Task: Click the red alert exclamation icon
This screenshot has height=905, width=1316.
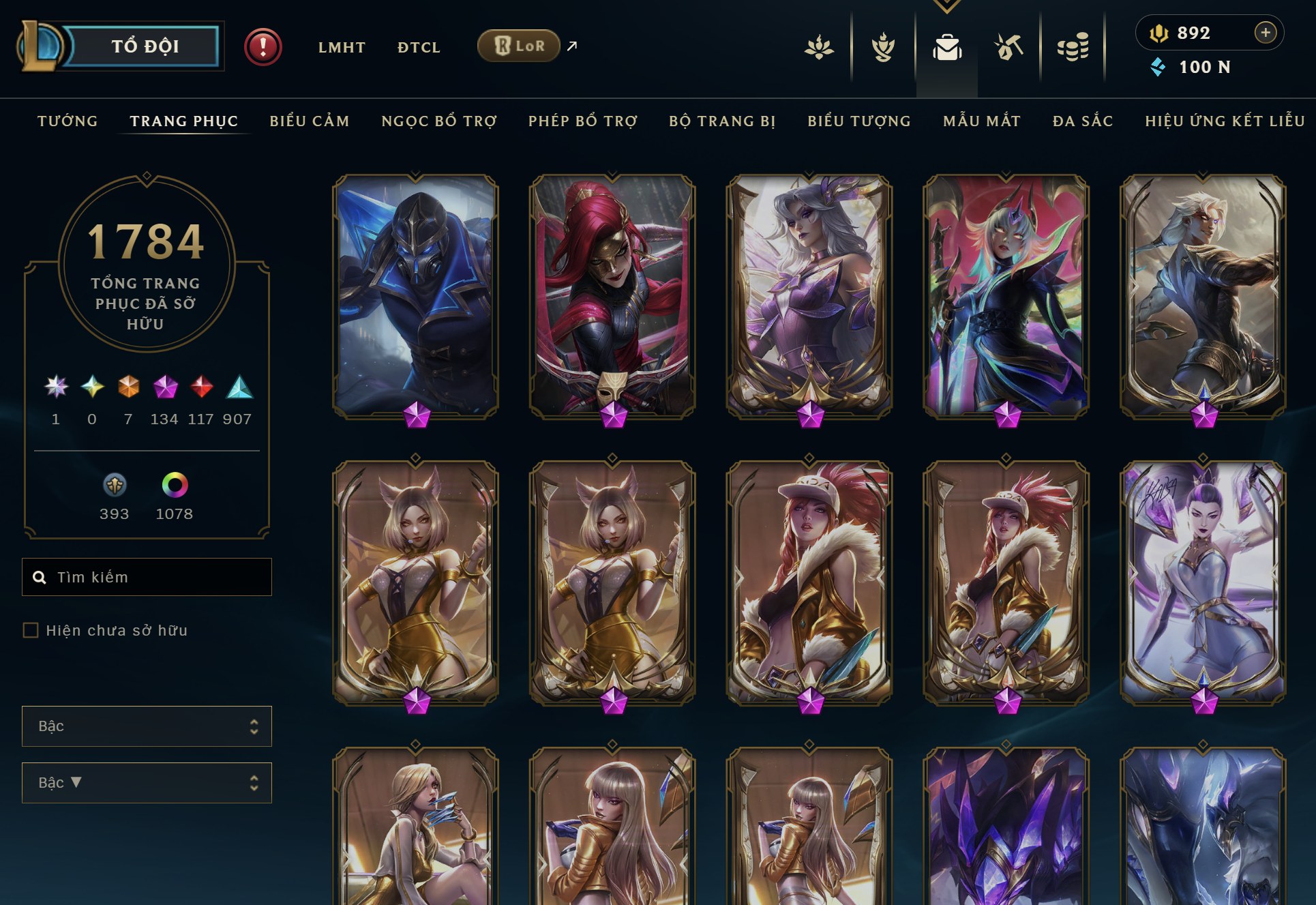Action: click(x=263, y=46)
